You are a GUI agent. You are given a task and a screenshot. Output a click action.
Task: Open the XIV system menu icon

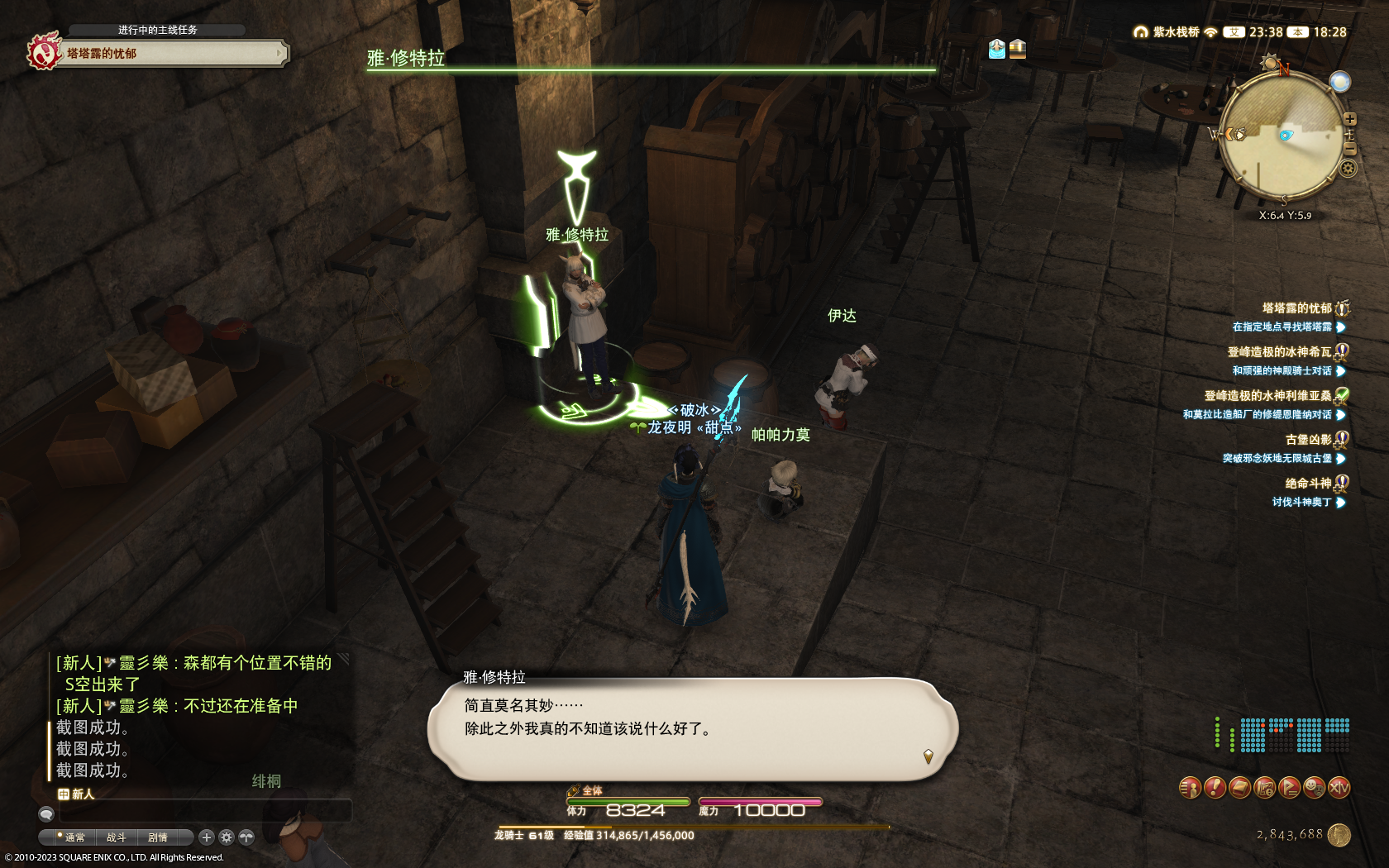point(1339,788)
